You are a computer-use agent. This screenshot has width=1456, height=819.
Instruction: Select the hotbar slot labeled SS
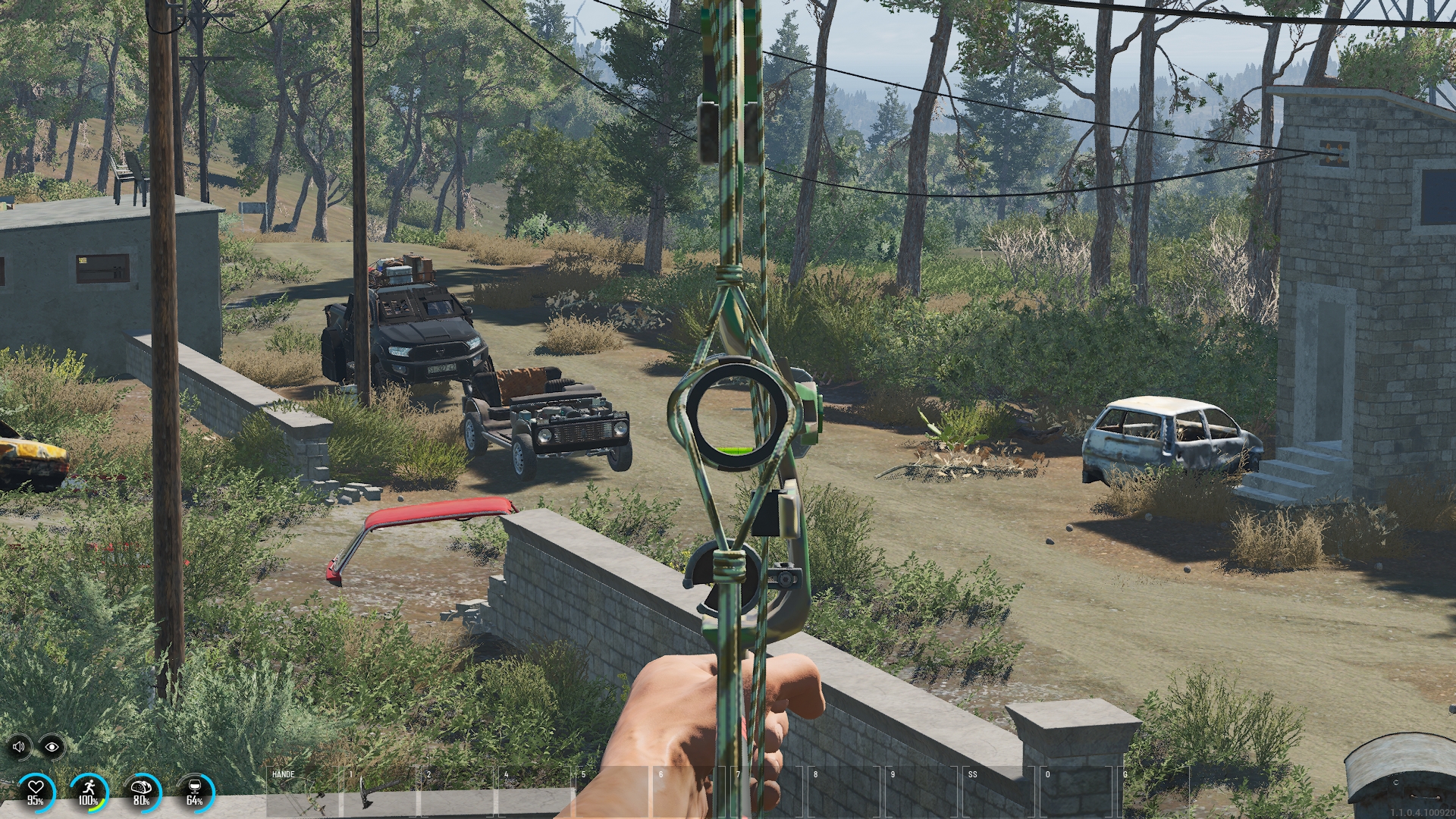click(x=1001, y=792)
